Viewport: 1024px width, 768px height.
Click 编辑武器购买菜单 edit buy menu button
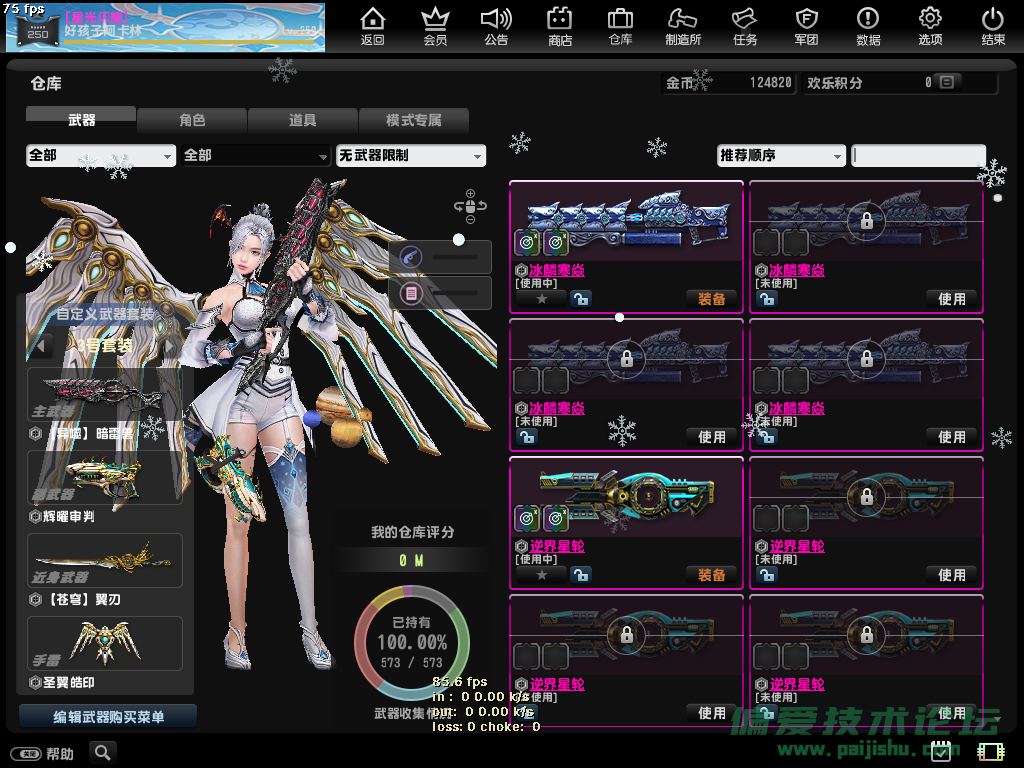(x=108, y=717)
